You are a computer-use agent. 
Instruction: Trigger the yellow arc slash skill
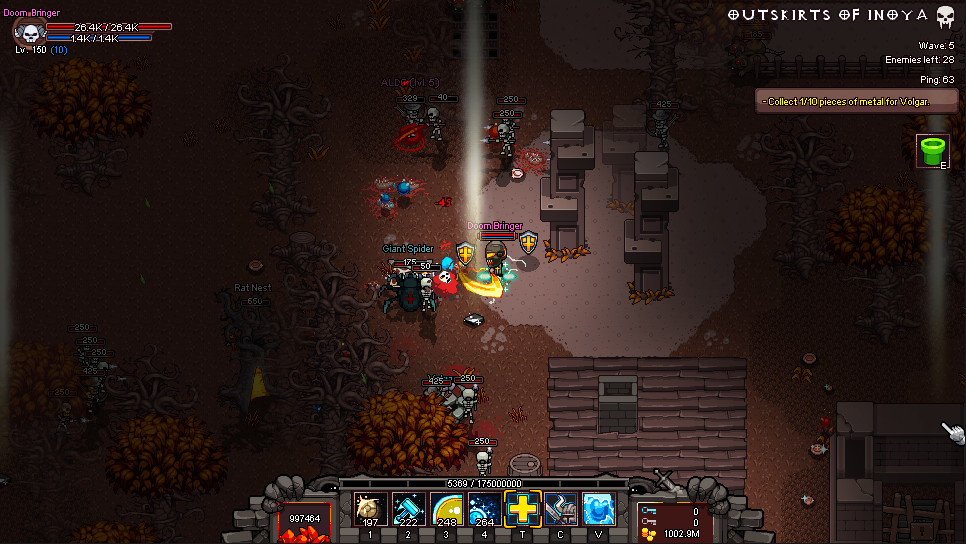(x=446, y=510)
